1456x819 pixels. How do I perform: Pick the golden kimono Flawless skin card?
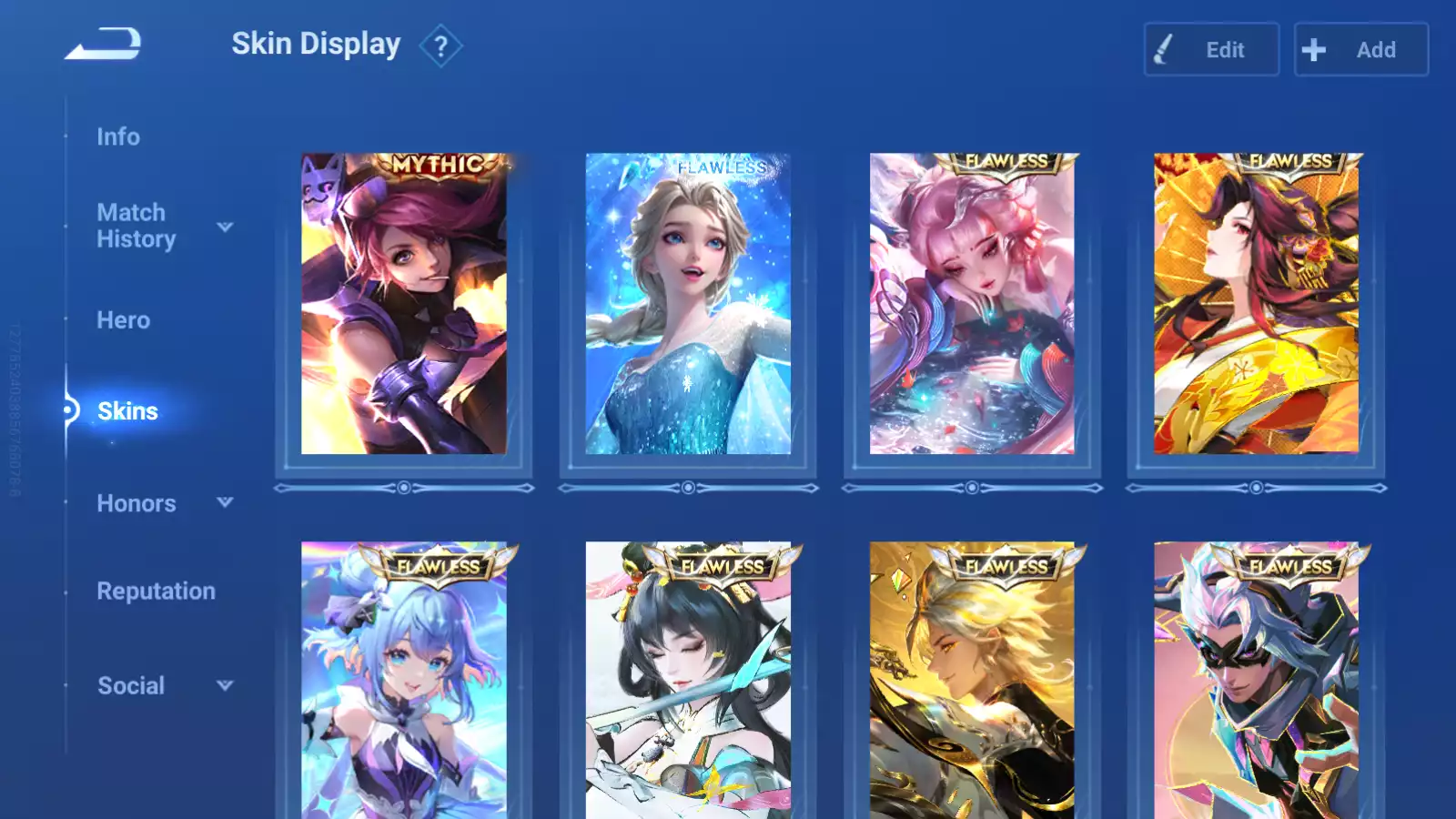(1256, 304)
